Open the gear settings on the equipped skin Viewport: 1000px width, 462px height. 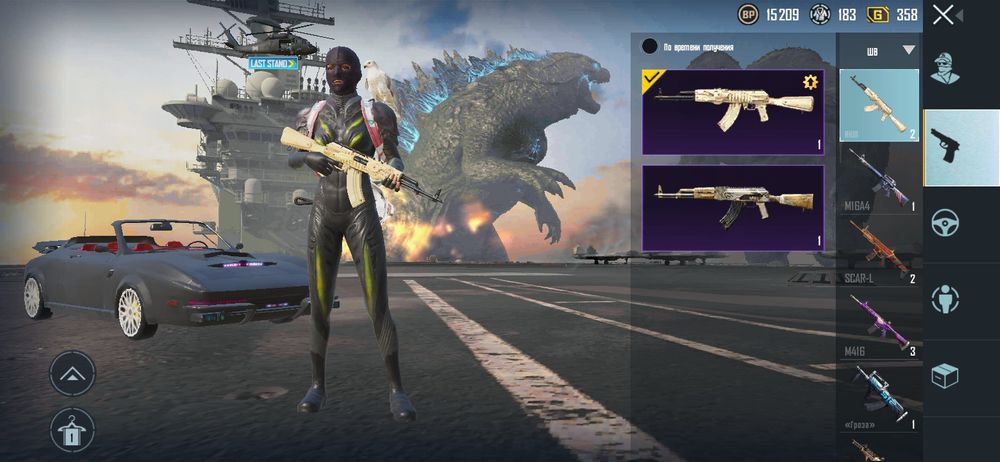click(810, 82)
